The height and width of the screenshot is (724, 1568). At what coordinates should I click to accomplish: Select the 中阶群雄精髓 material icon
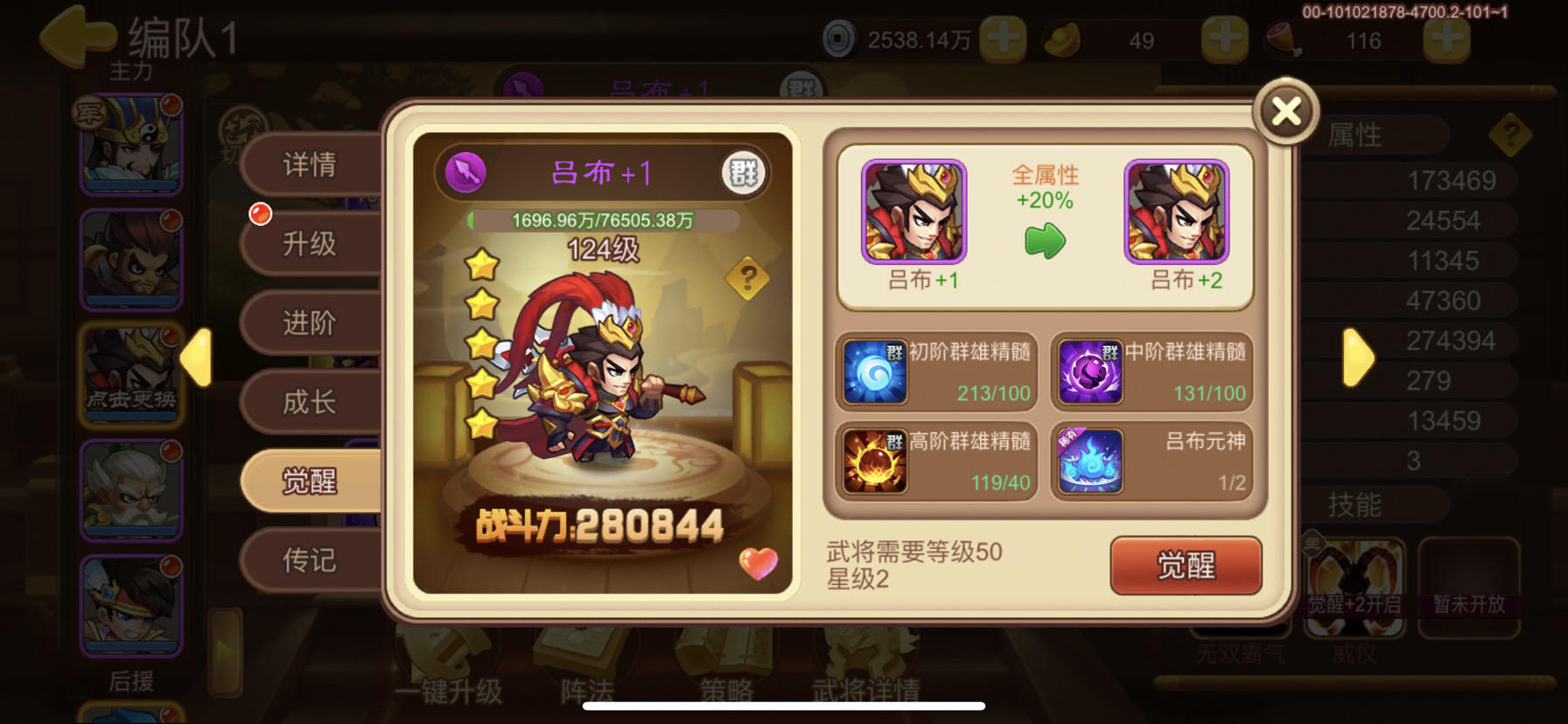(x=1092, y=372)
